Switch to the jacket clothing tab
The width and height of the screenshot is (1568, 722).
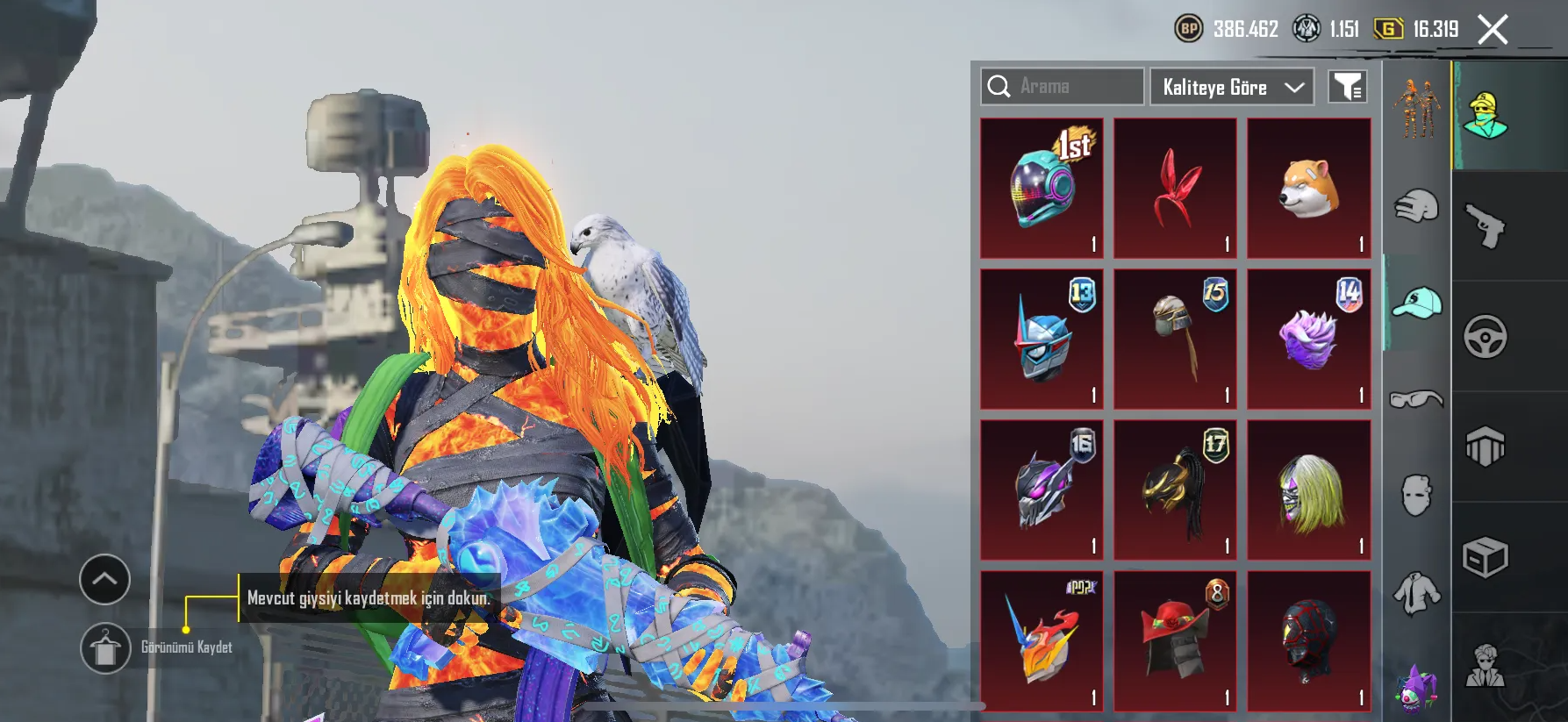[x=1416, y=593]
